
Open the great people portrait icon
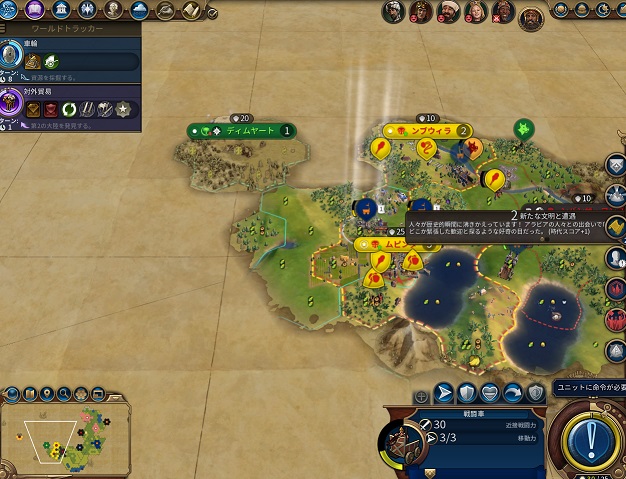pyautogui.click(x=113, y=10)
